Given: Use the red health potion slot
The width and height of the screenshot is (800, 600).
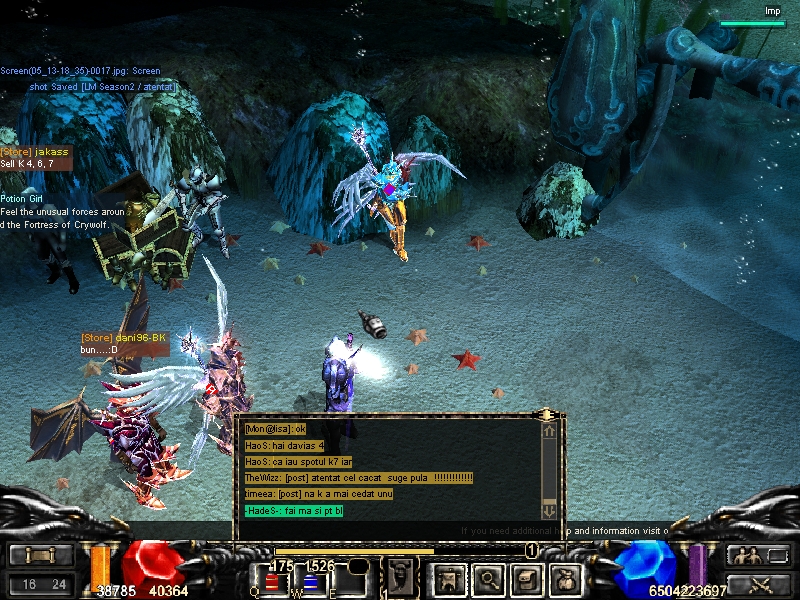Looking at the screenshot, I should click(x=272, y=581).
